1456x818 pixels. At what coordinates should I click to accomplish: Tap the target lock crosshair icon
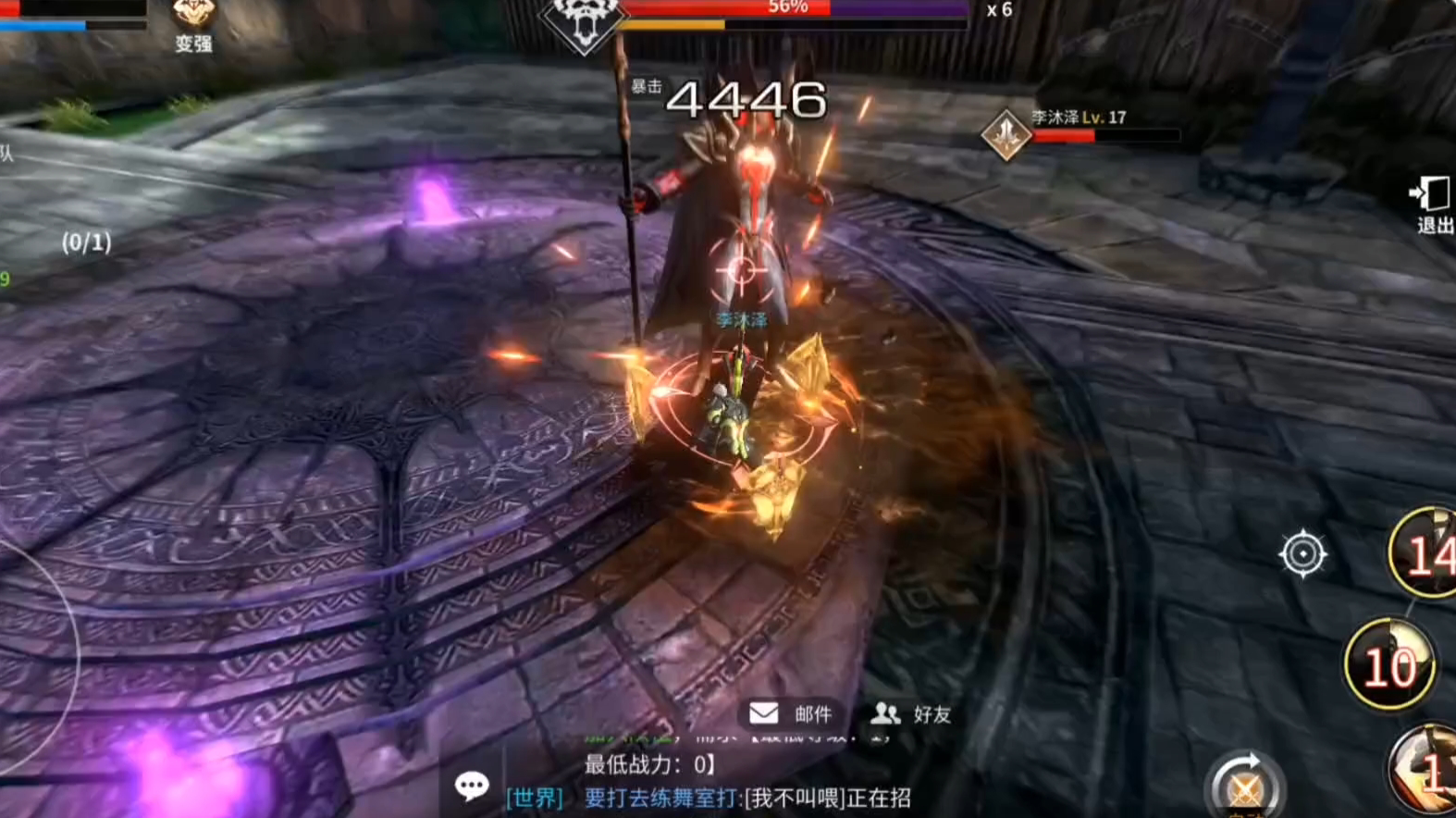(1302, 554)
